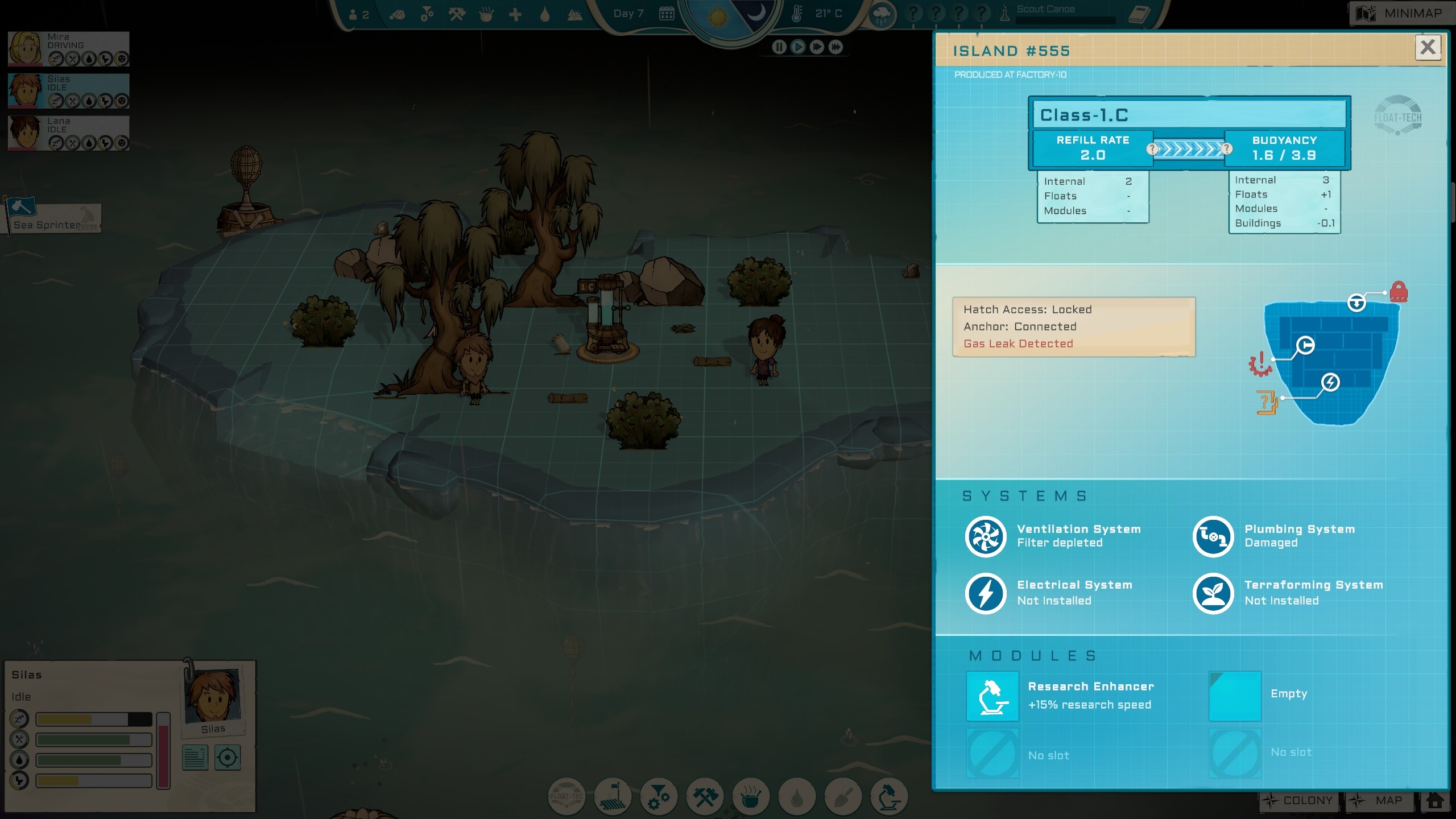Open the MINIMAP

(x=1403, y=13)
